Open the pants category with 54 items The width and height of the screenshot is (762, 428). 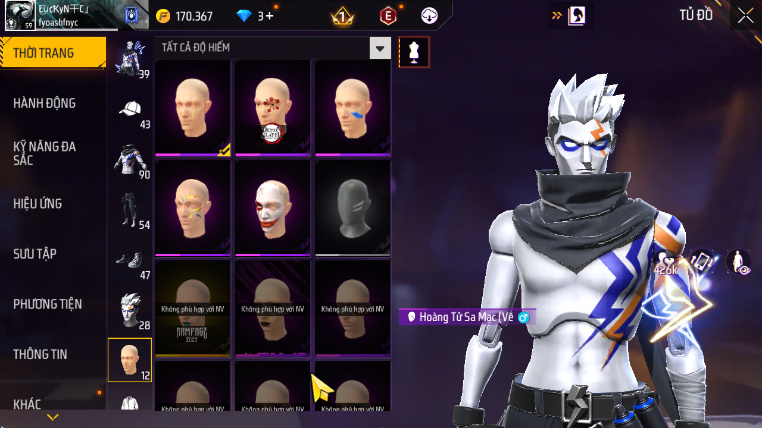130,210
